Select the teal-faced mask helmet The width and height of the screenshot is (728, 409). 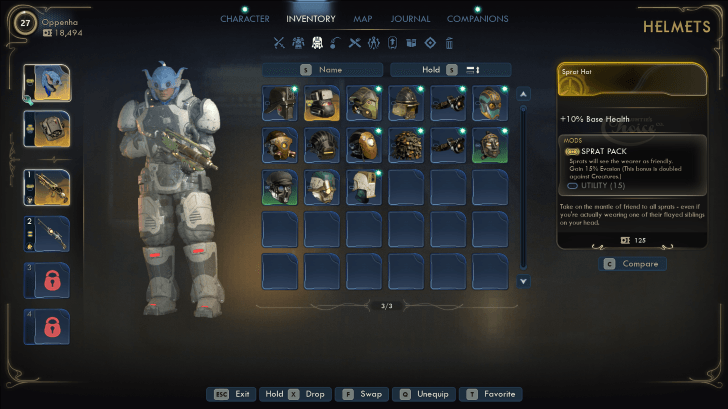pos(490,103)
